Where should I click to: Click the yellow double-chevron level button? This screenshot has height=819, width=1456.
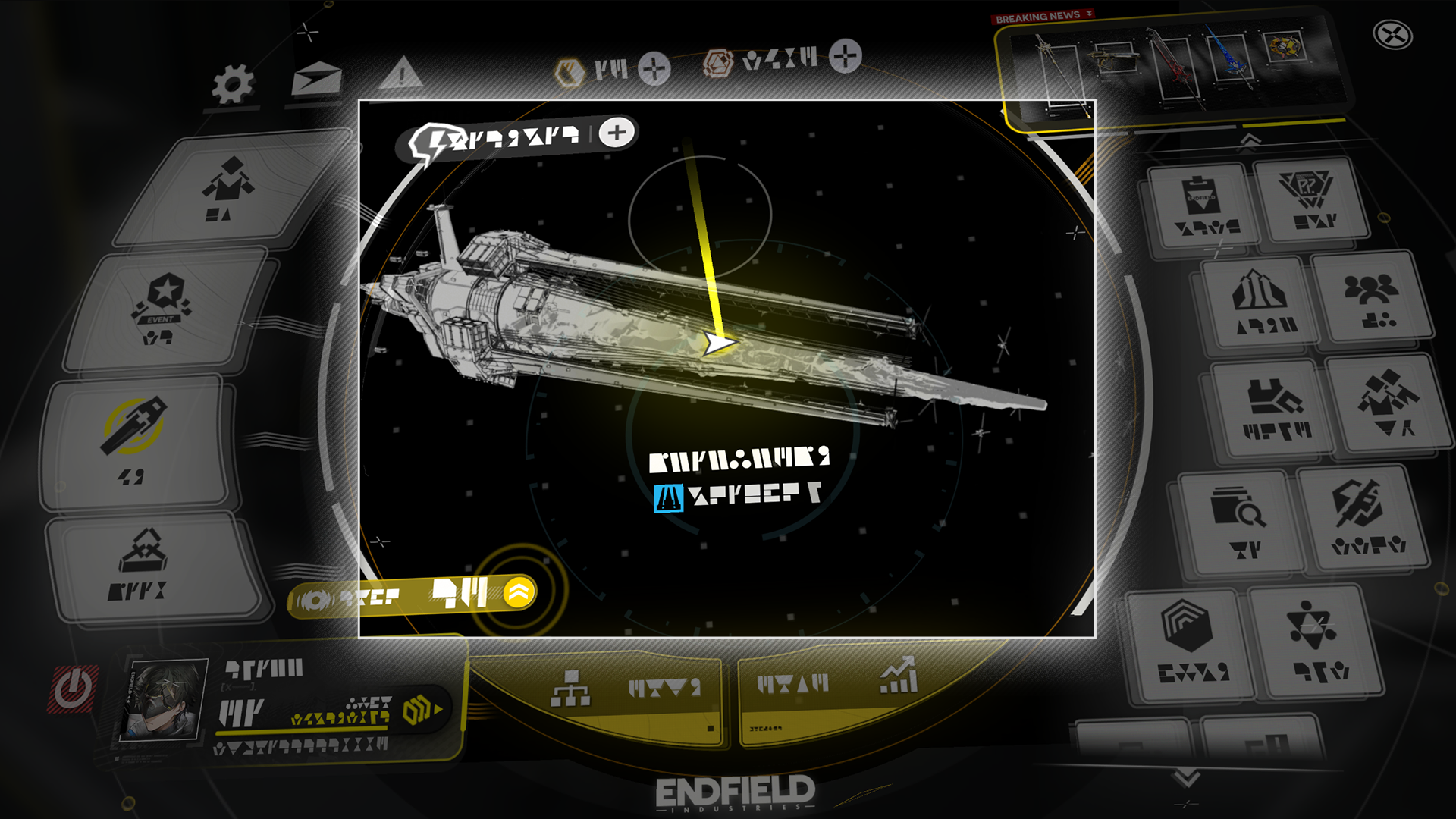[519, 592]
